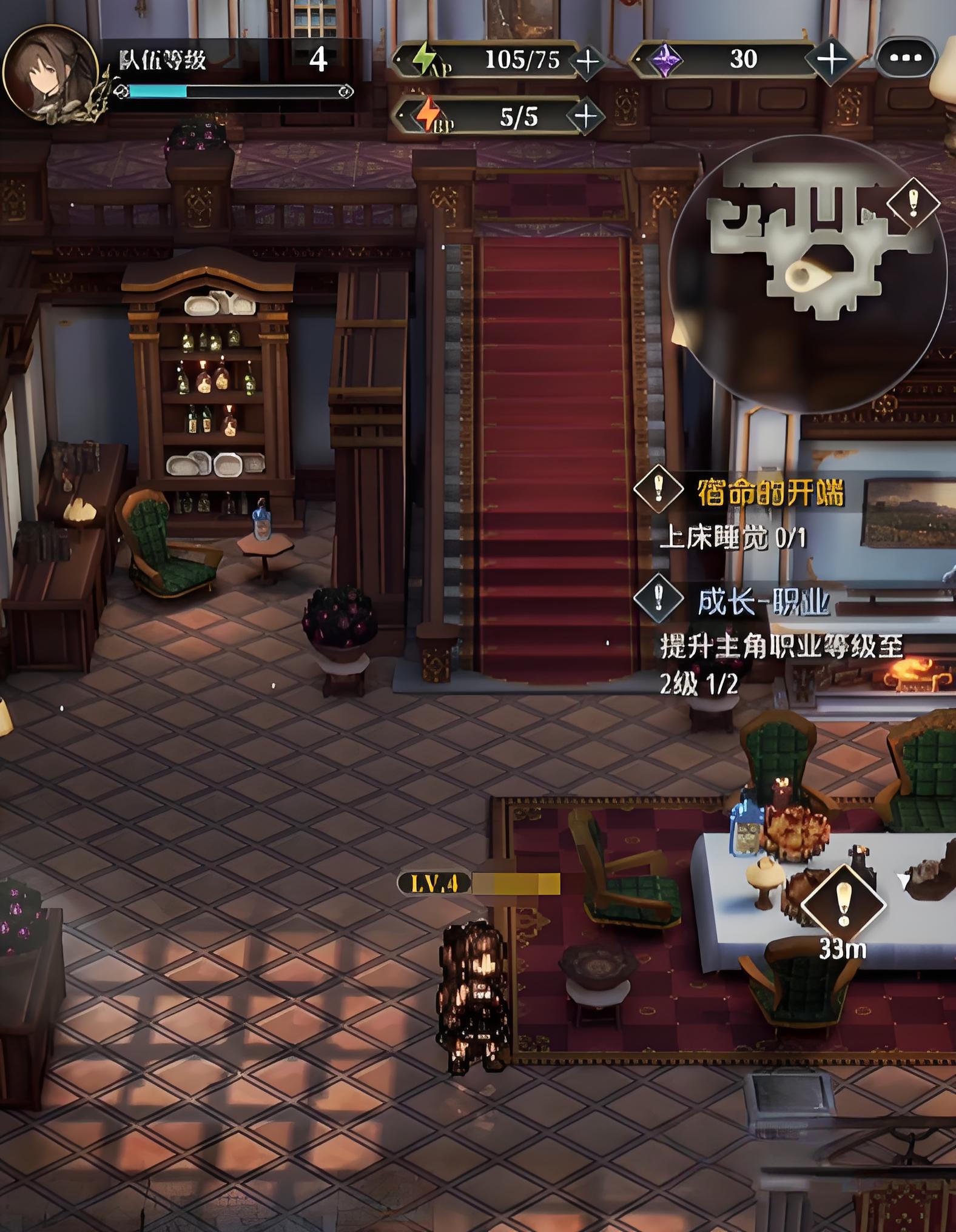Open the 成长-职业 growth objective
Image resolution: width=956 pixels, height=1232 pixels.
click(762, 601)
